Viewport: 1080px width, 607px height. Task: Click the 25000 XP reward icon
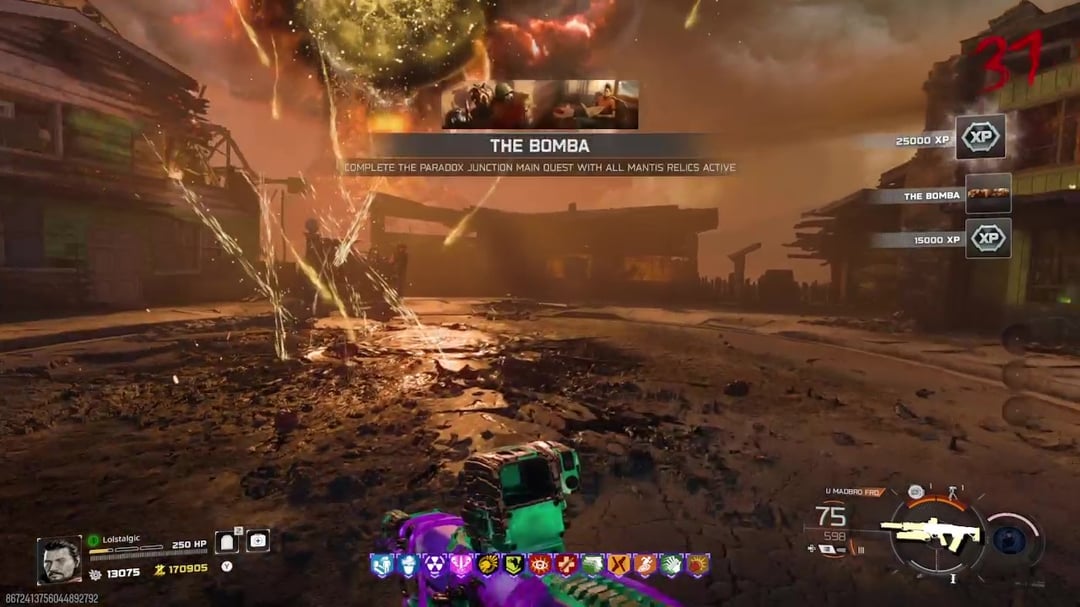click(x=980, y=138)
